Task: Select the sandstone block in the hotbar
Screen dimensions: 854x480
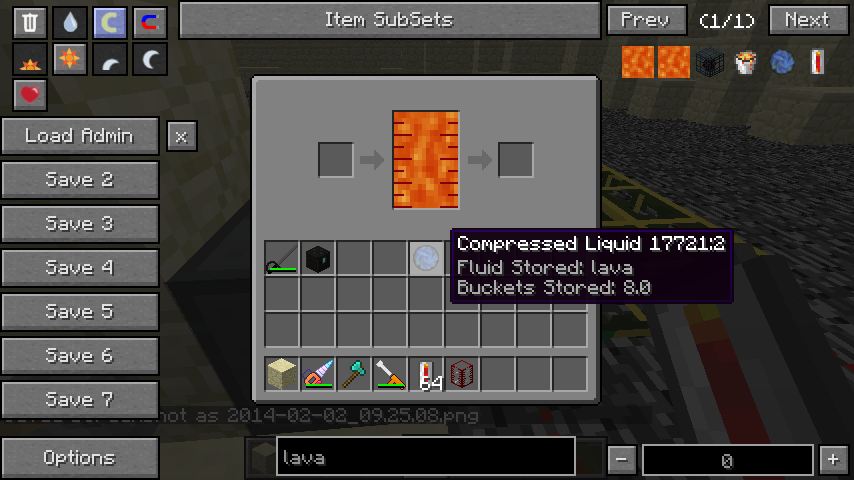Action: point(282,374)
